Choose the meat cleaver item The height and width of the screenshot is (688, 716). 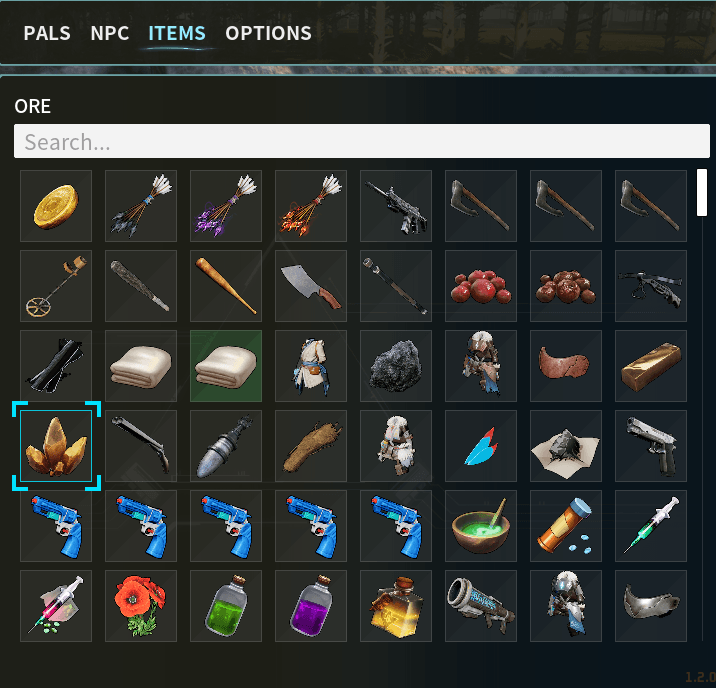coord(311,286)
